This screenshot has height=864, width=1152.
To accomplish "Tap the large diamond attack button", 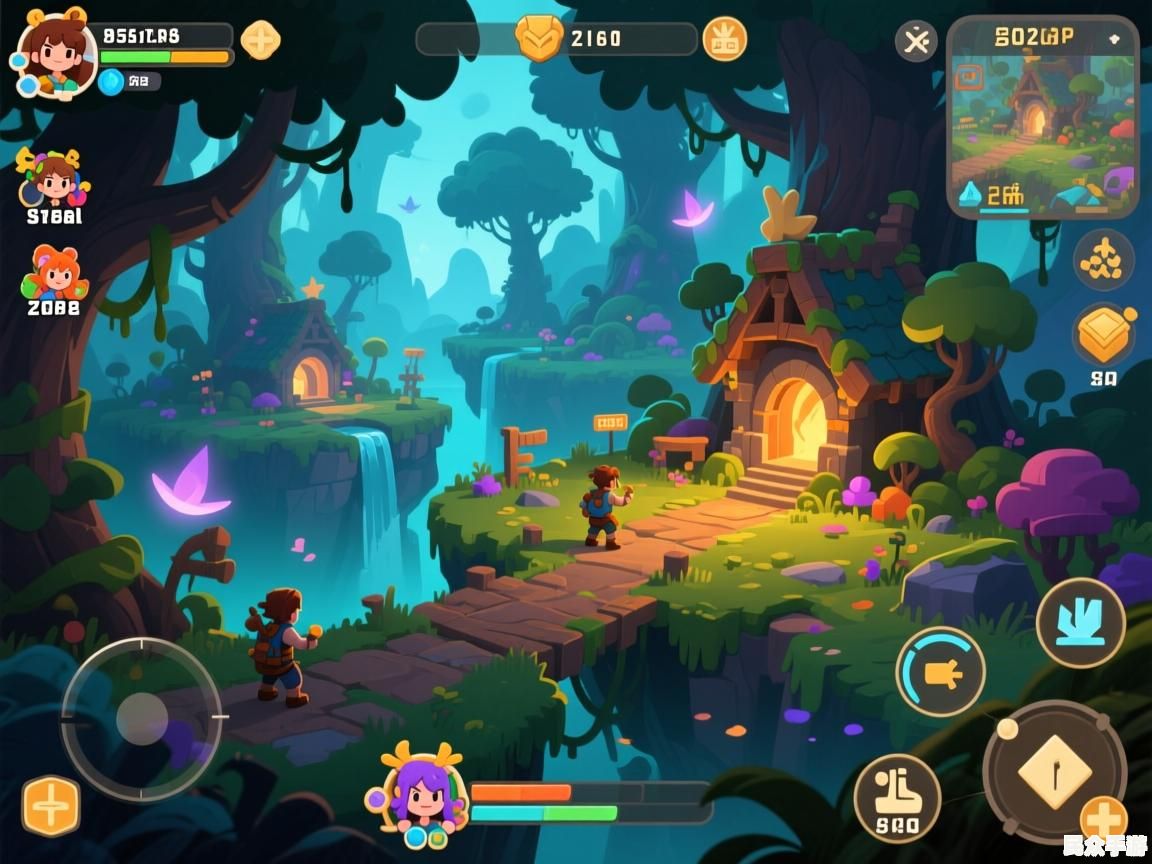I will (1054, 772).
